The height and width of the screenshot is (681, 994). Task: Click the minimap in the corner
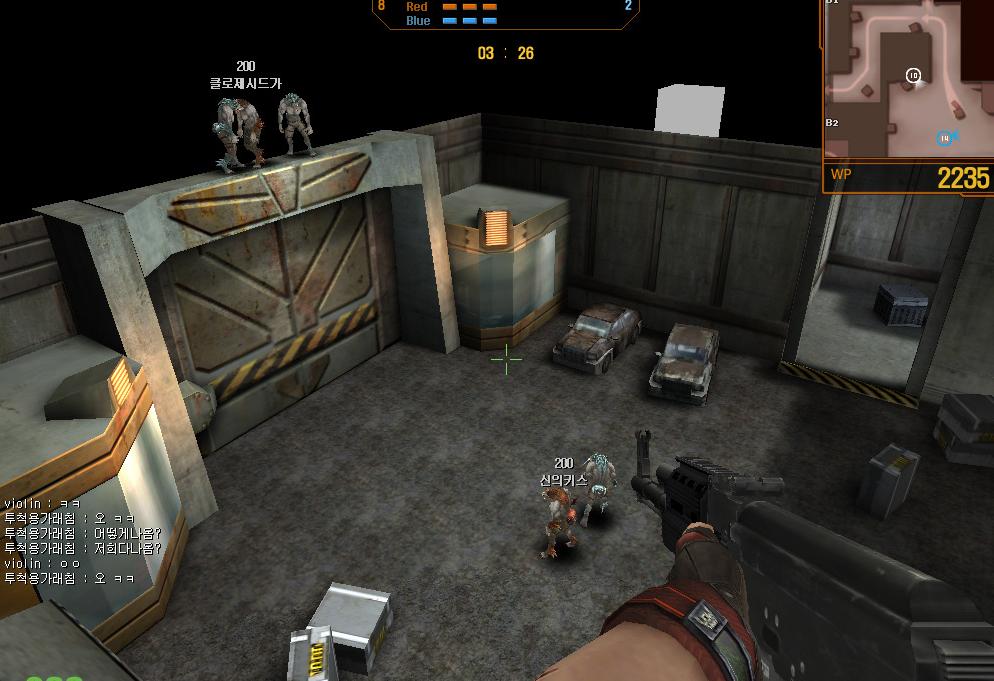(x=908, y=78)
